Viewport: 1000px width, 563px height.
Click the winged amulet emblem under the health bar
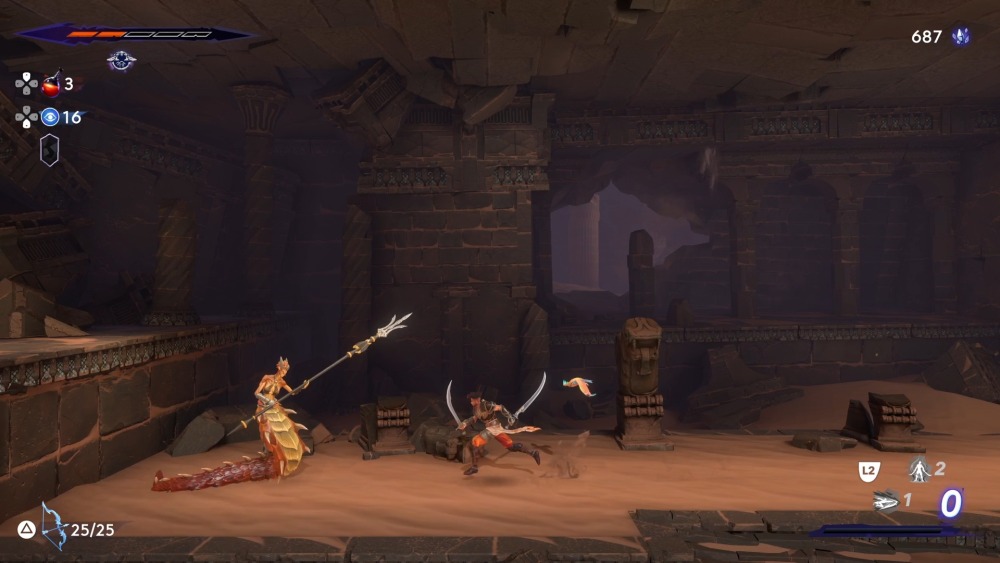coord(121,61)
